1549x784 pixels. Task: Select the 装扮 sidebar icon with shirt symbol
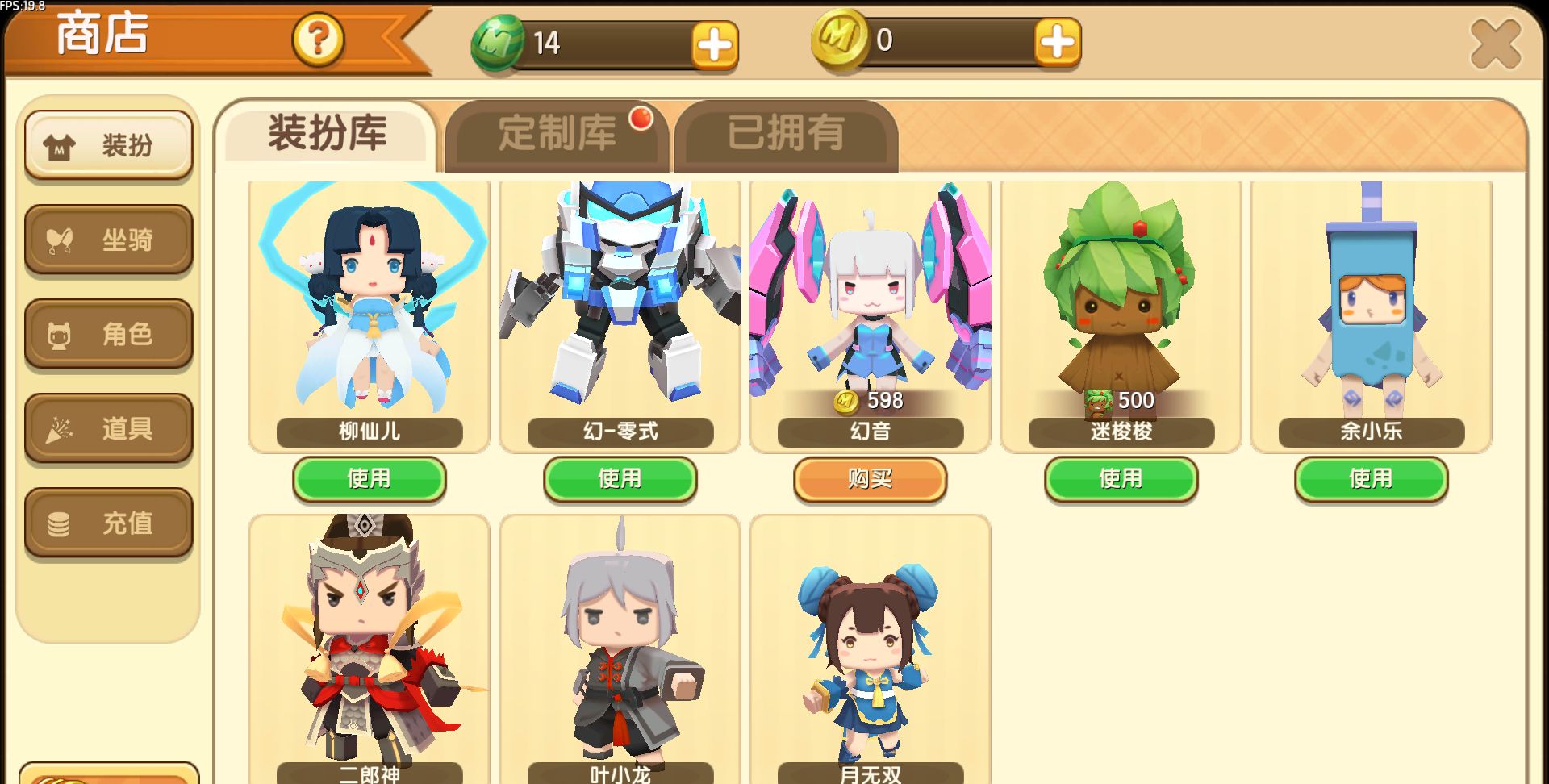click(x=108, y=145)
